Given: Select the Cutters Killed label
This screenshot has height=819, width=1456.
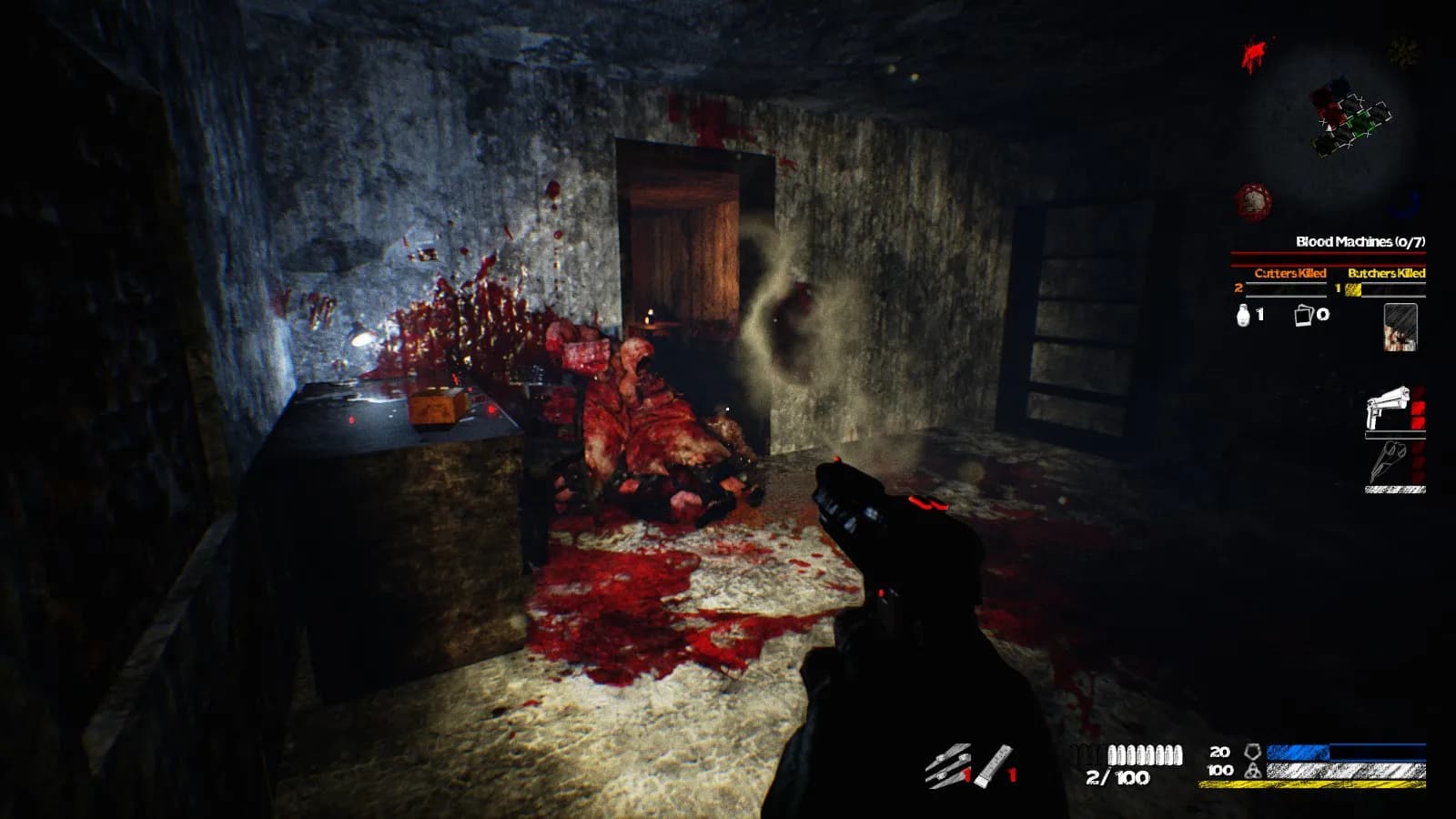Looking at the screenshot, I should pos(1290,273).
